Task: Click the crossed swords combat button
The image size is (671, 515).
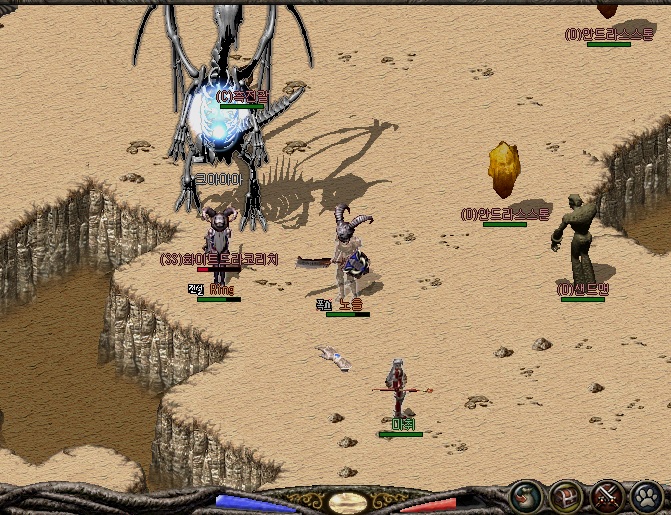Action: click(606, 496)
